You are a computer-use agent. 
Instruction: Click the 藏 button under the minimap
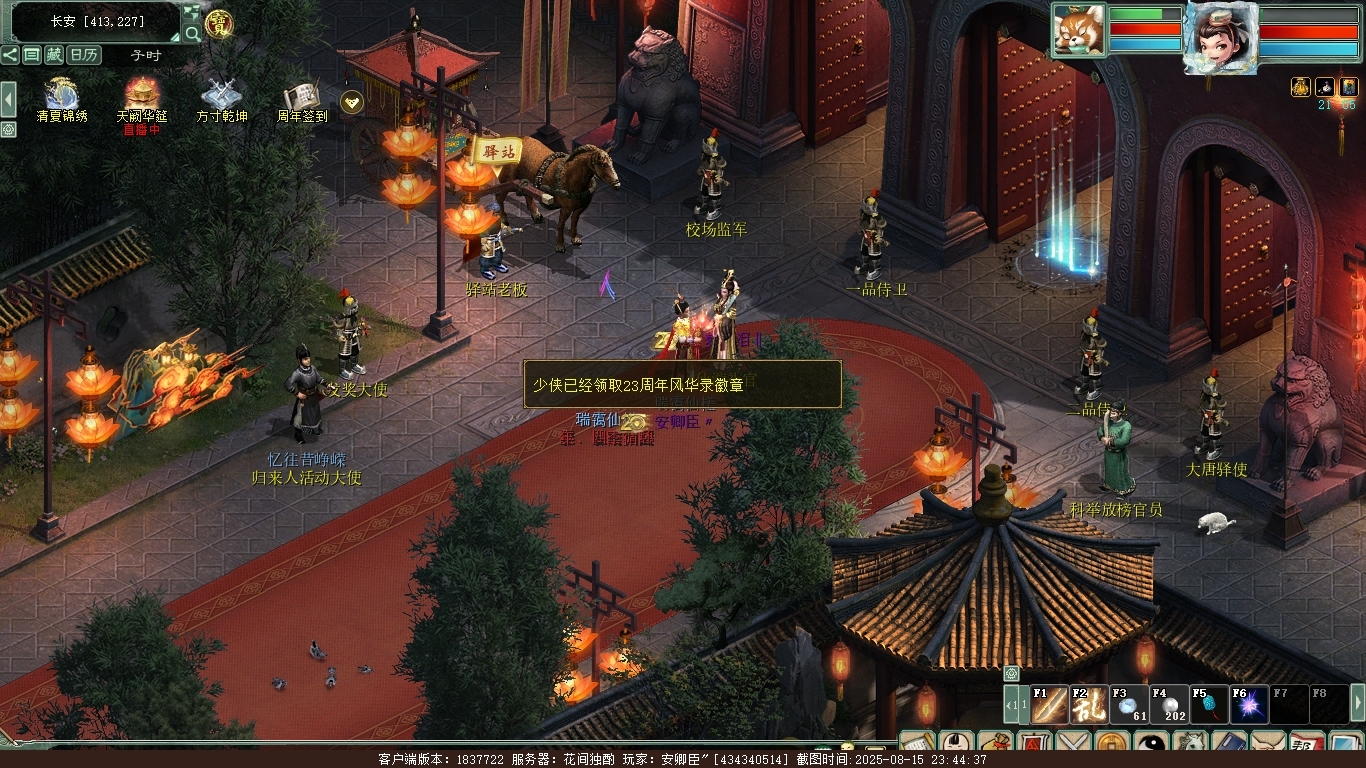[54, 55]
